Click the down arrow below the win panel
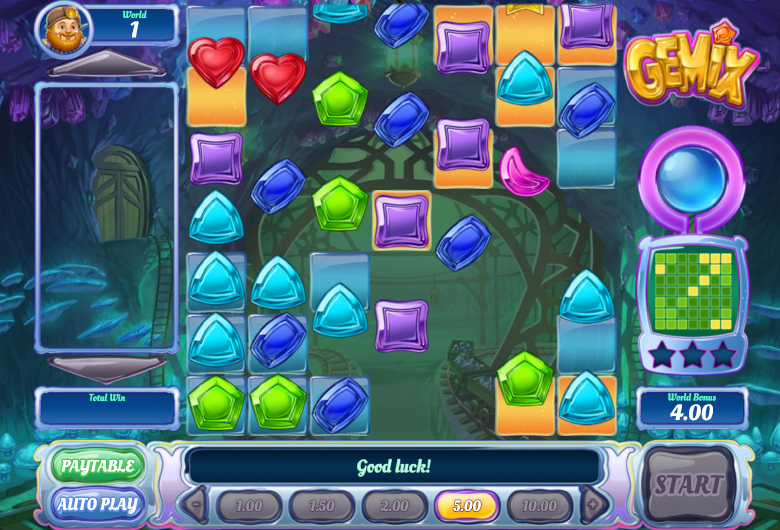This screenshot has height=530, width=780. click(x=107, y=366)
